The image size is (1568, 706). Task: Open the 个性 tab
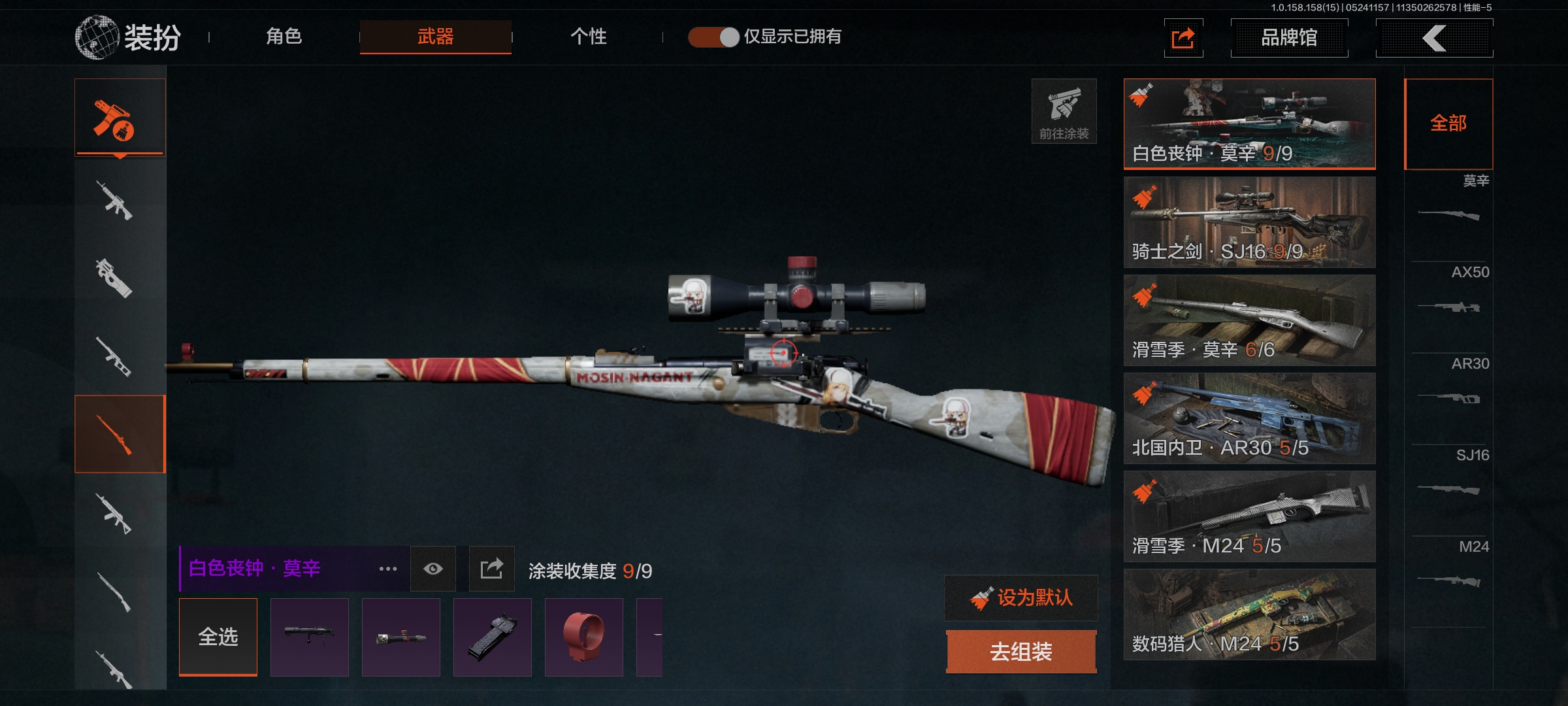click(x=588, y=37)
